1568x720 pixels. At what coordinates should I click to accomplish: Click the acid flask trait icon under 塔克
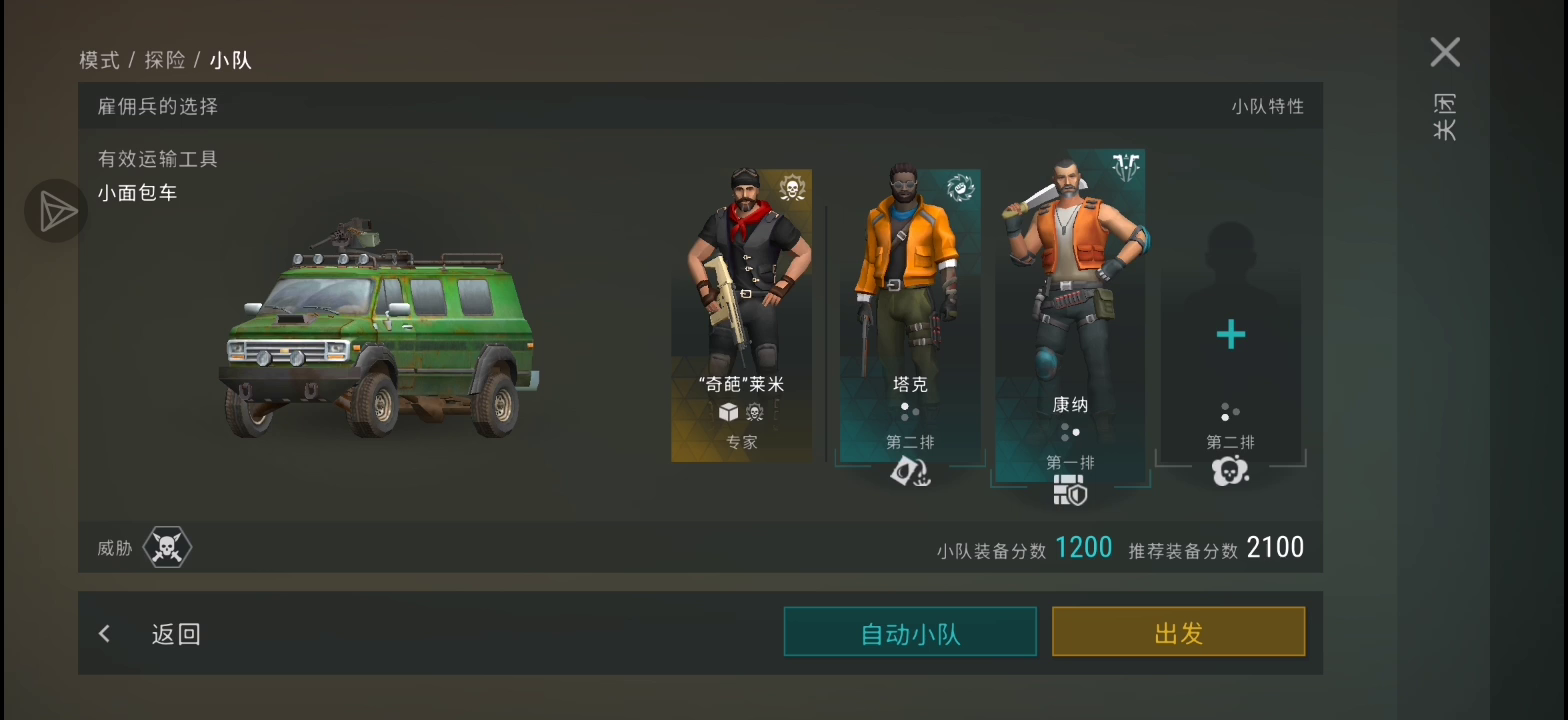[909, 471]
